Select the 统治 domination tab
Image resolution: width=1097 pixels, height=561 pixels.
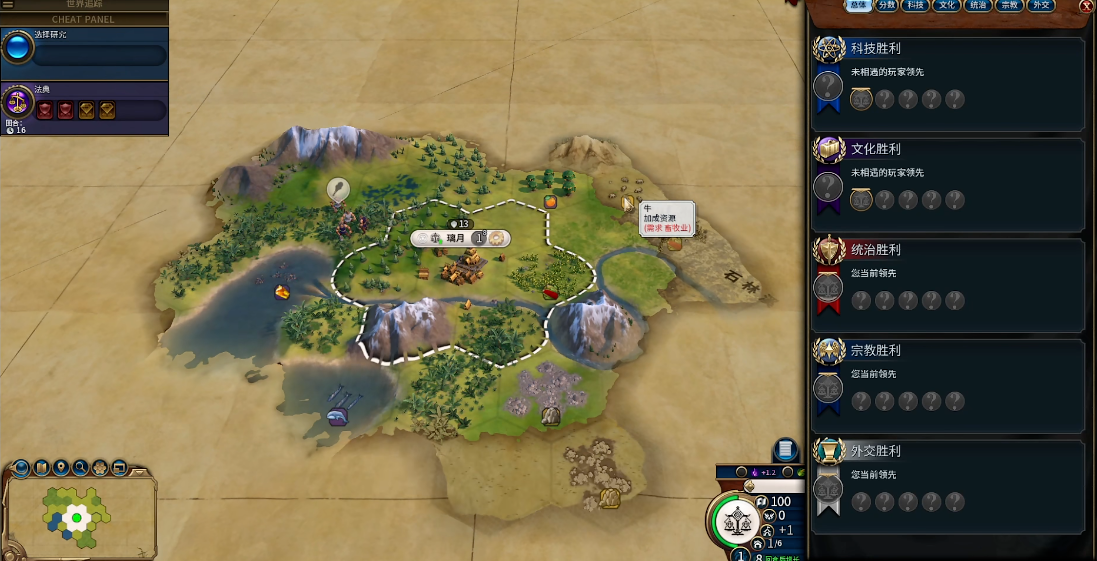point(979,6)
